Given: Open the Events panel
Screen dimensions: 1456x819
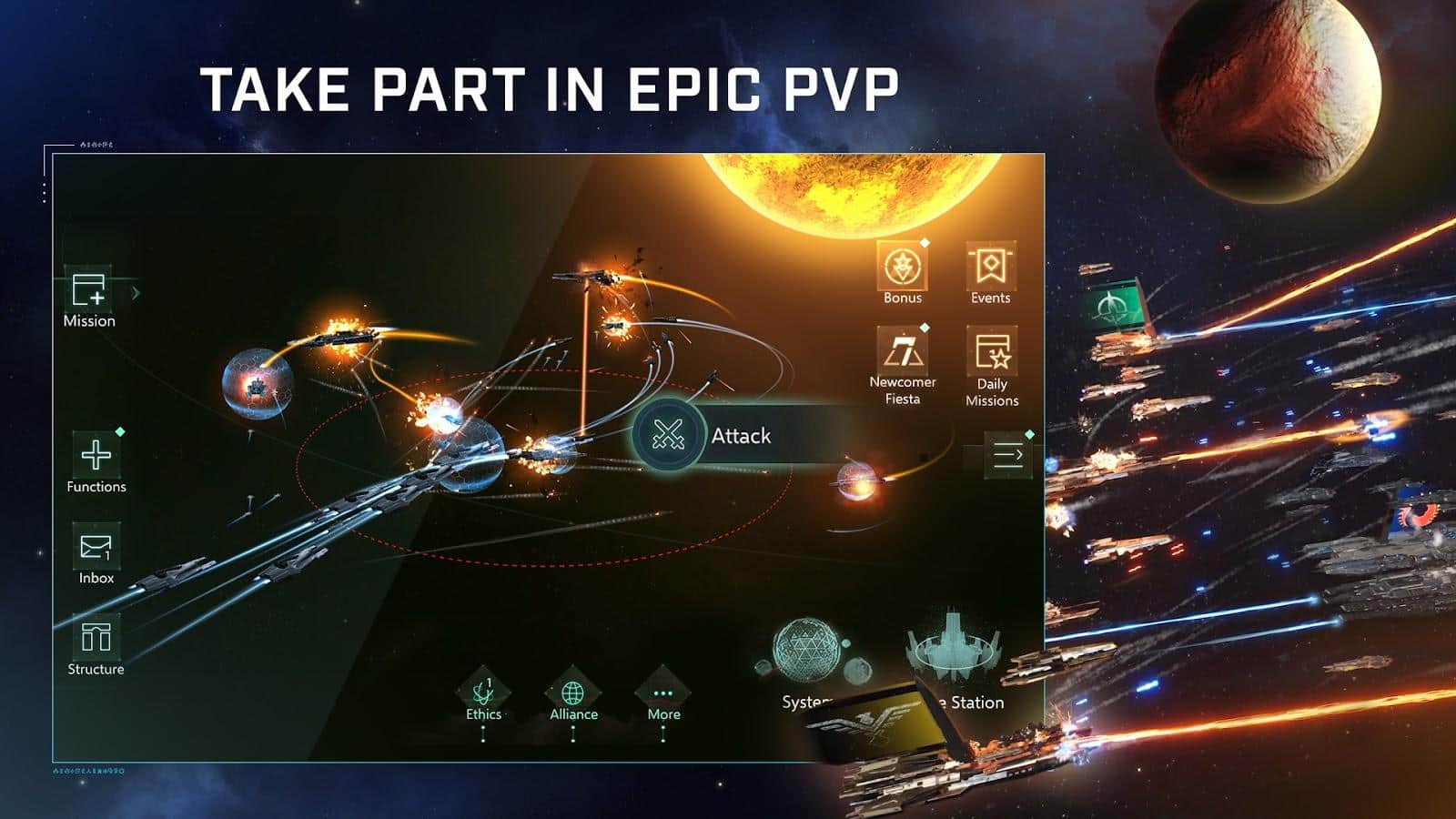Looking at the screenshot, I should coord(991,267).
